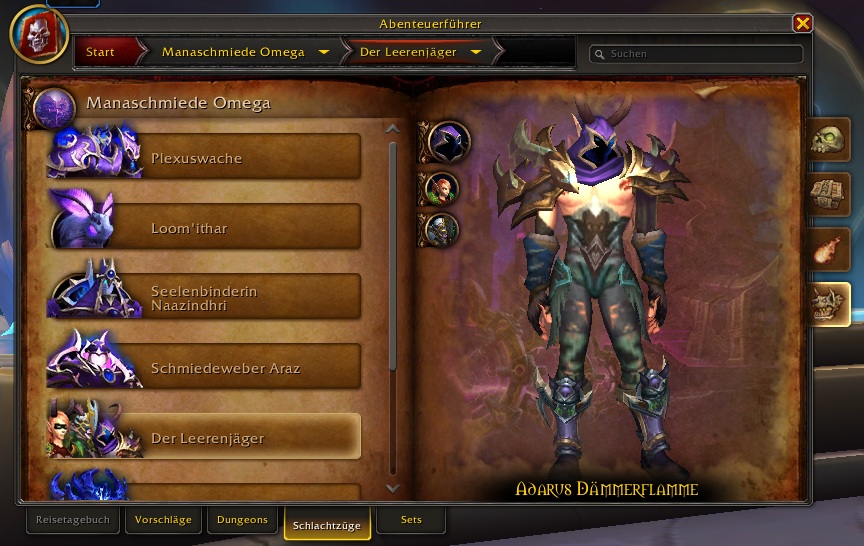The height and width of the screenshot is (546, 864).
Task: Choose the Loom'ithar boss entry
Action: pyautogui.click(x=205, y=228)
